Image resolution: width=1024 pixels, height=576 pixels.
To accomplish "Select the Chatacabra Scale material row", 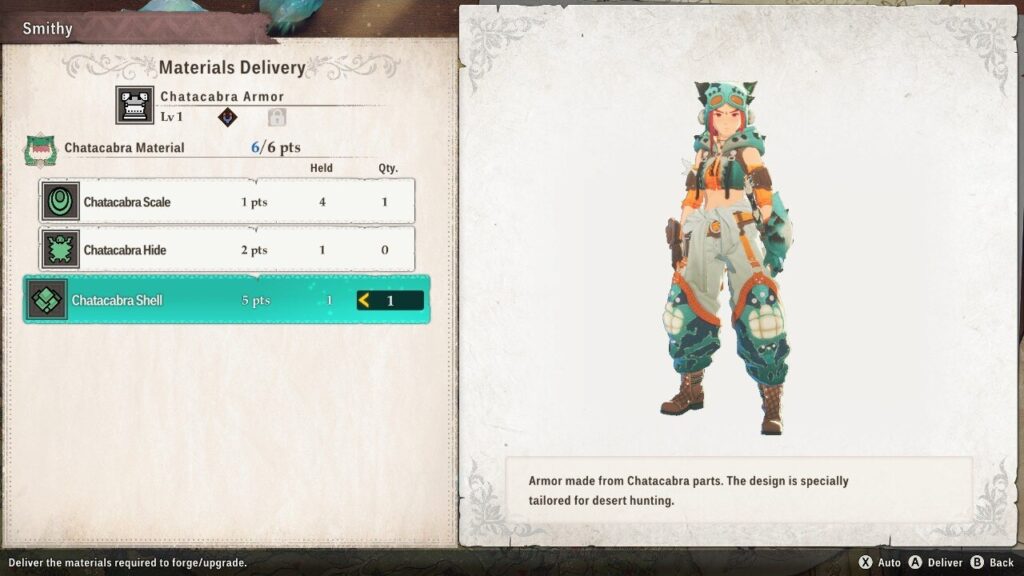I will coord(227,202).
